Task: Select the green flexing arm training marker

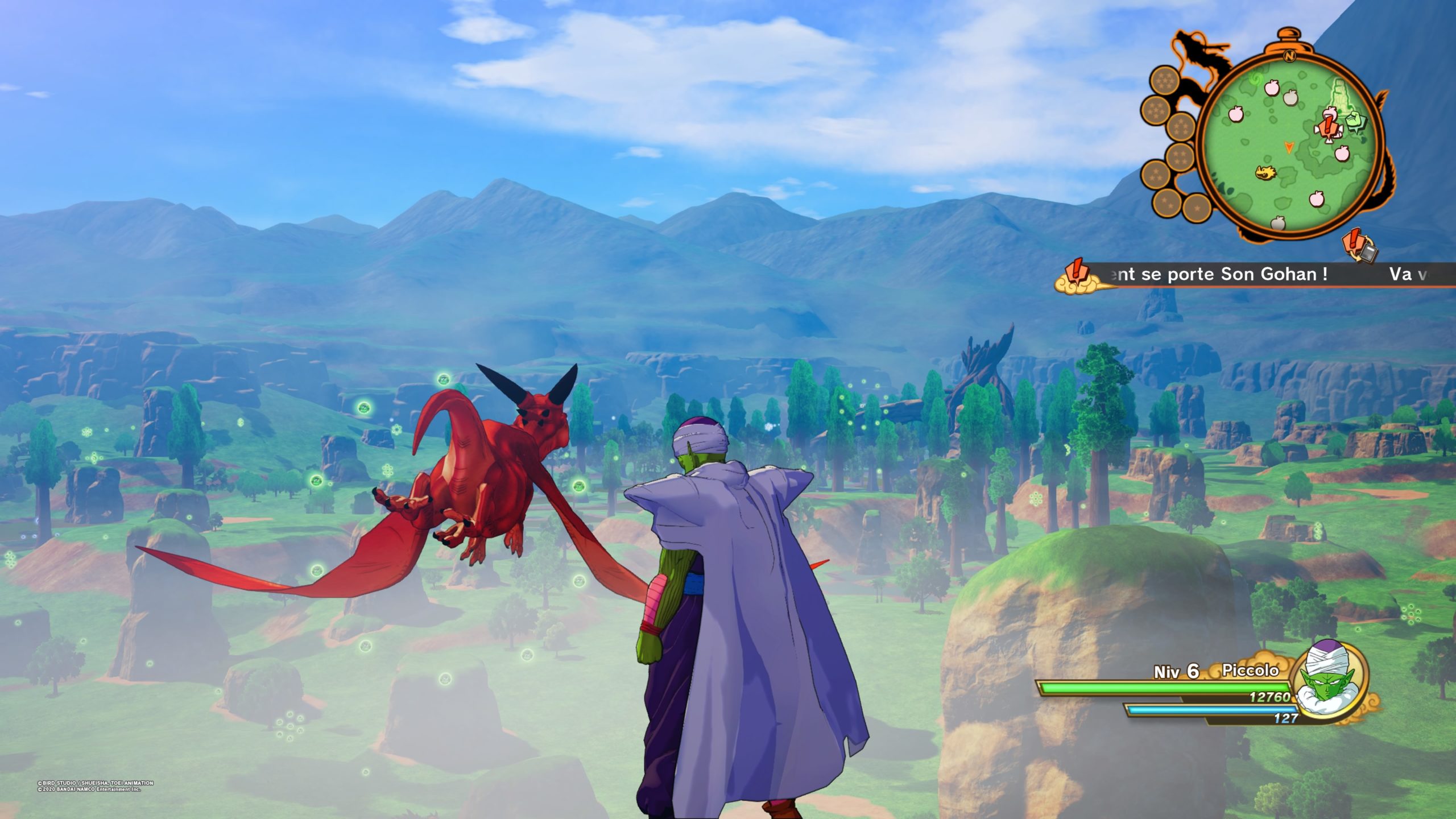Action: 1355,121
